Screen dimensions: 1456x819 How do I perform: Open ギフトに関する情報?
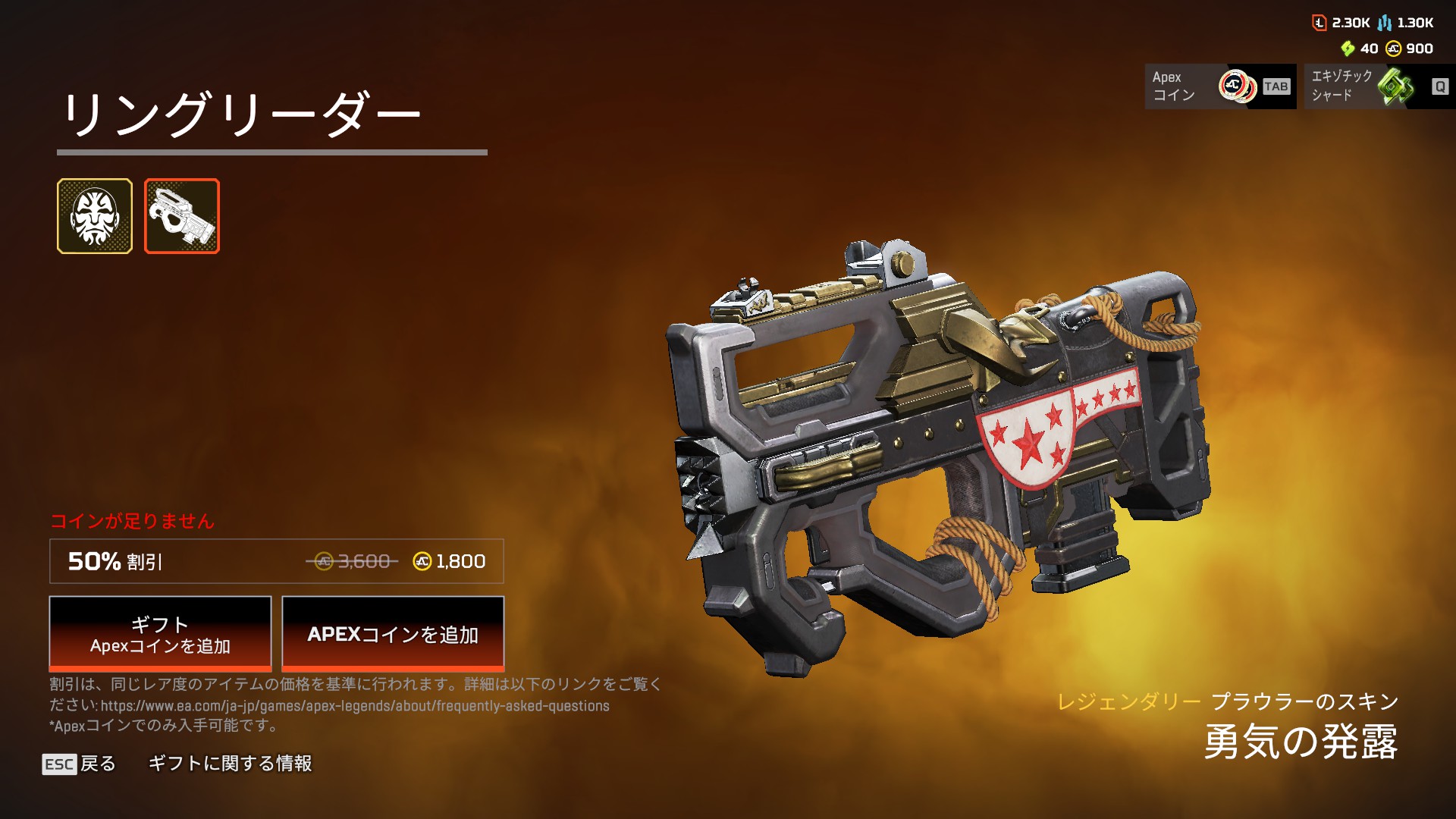tap(230, 764)
